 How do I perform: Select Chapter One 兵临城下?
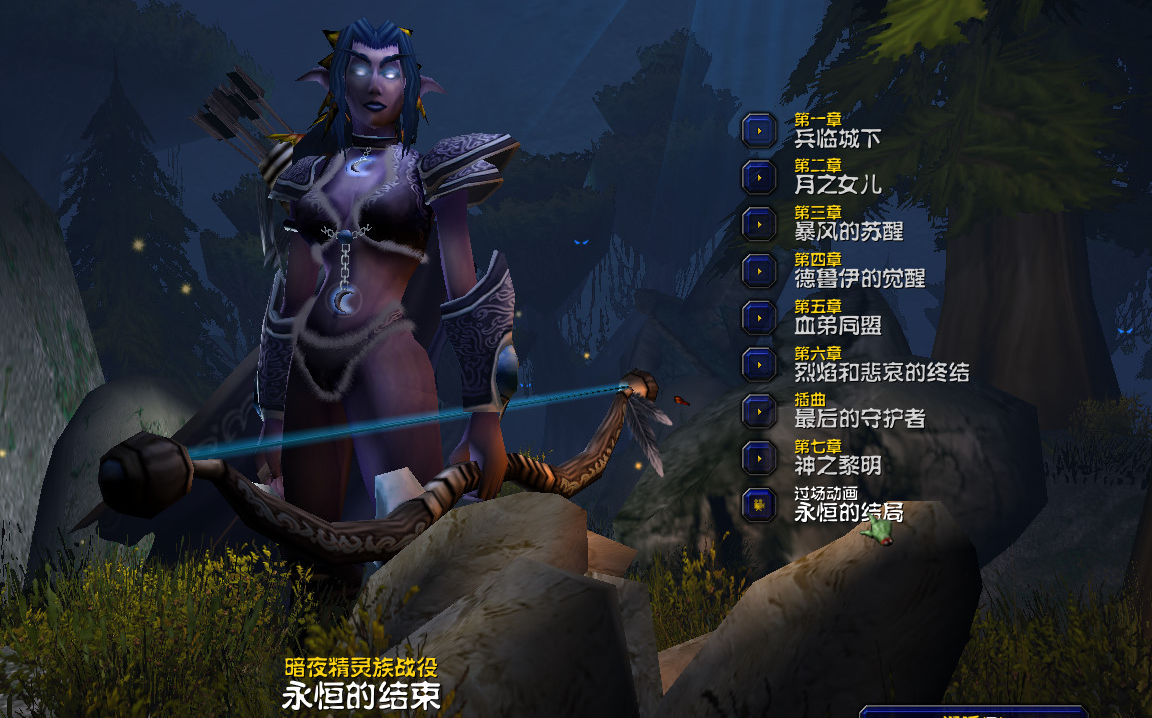(x=759, y=129)
